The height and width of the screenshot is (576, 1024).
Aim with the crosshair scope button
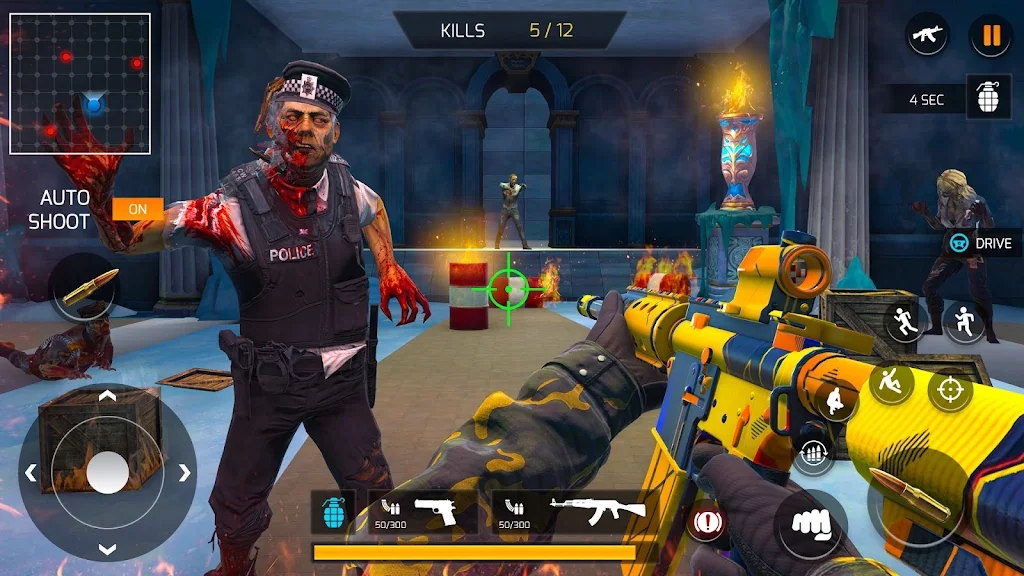[950, 390]
